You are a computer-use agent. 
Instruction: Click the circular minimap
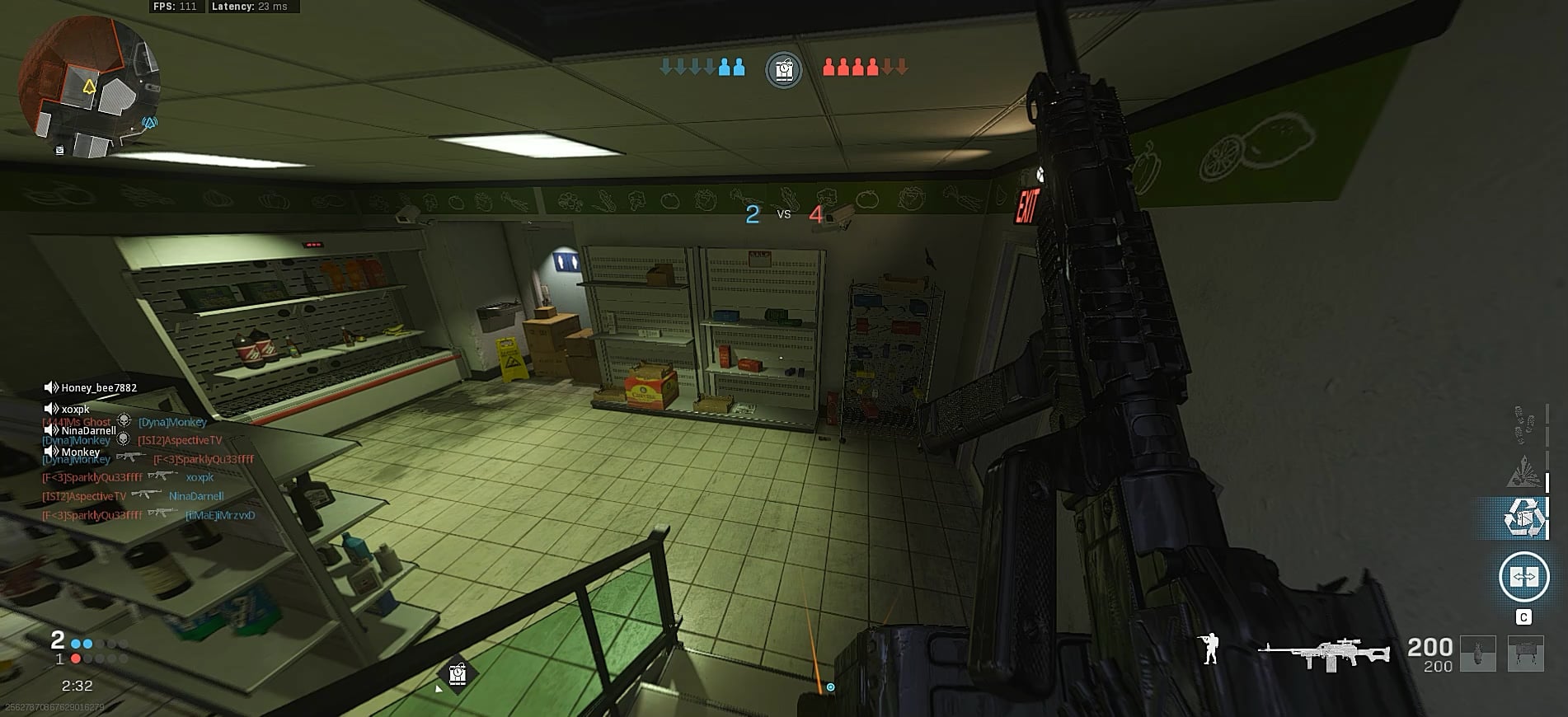coord(87,87)
